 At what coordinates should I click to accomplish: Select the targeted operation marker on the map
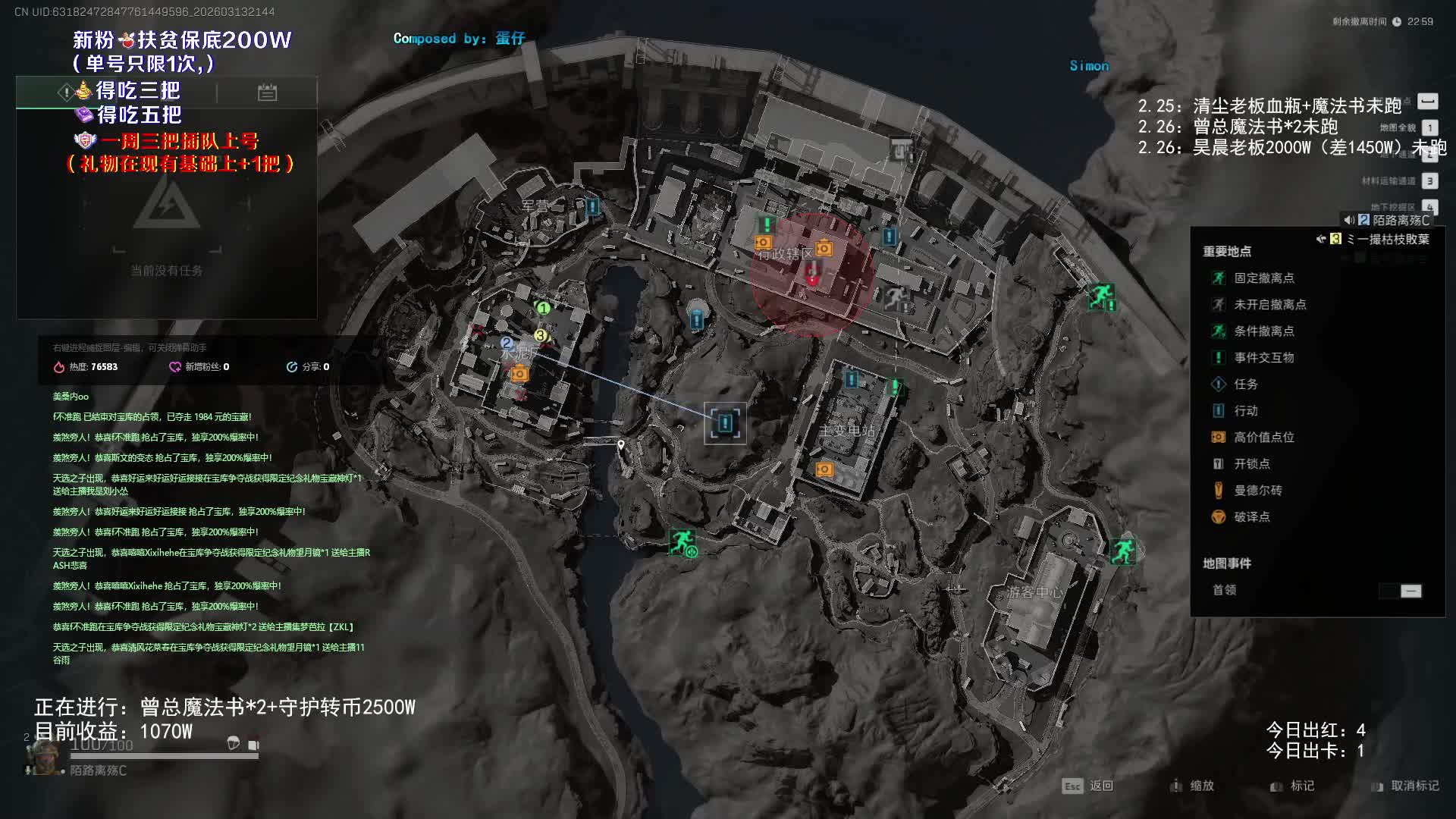click(x=725, y=423)
